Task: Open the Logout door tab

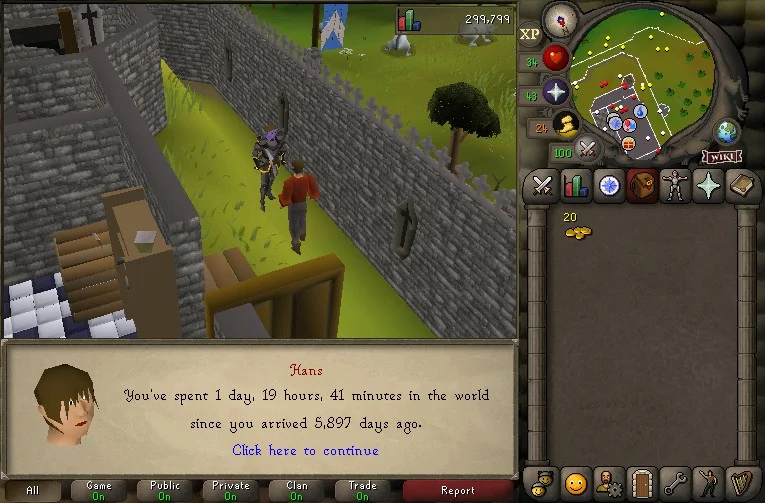Action: pyautogui.click(x=642, y=482)
